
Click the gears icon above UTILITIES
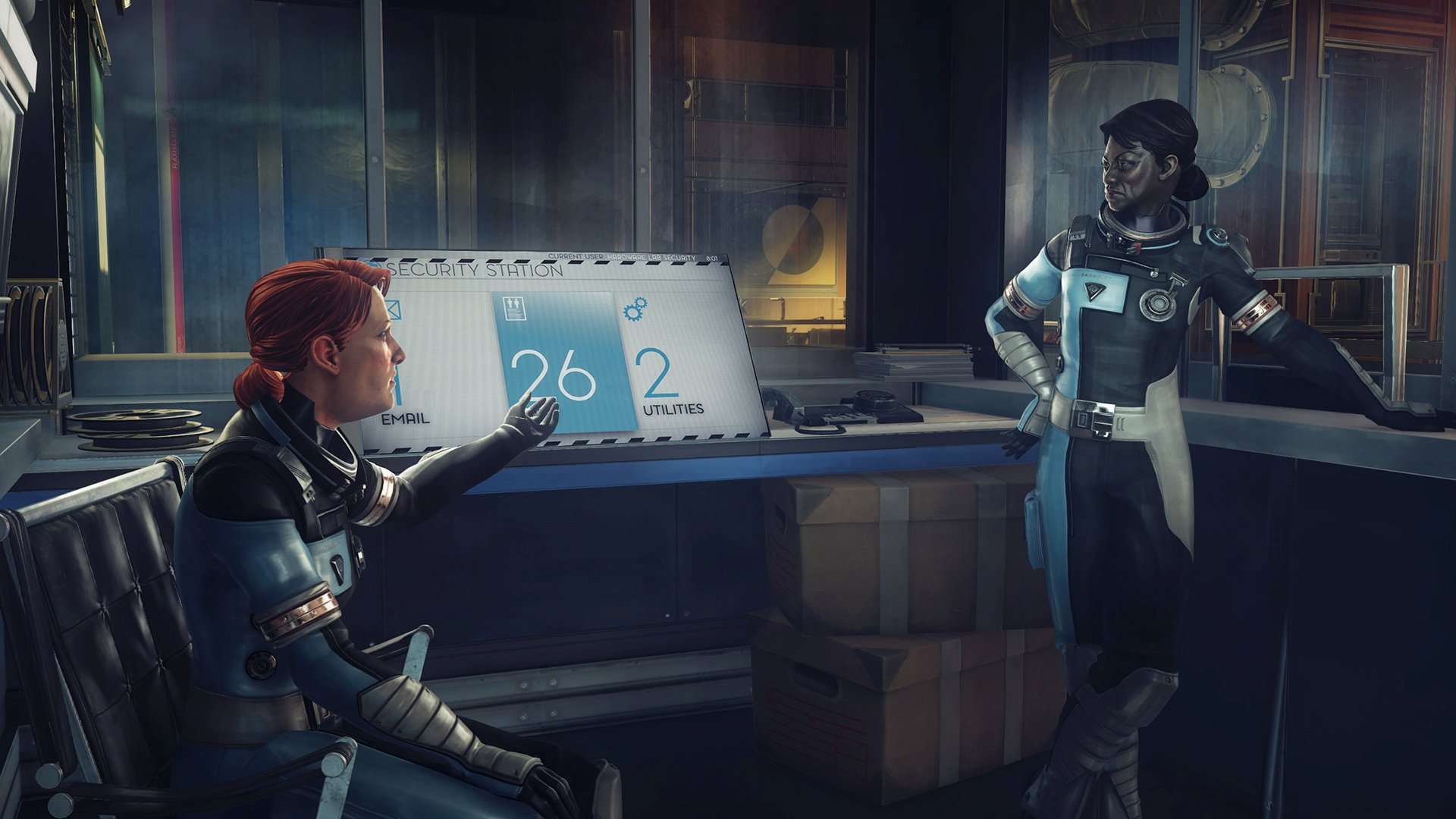637,309
